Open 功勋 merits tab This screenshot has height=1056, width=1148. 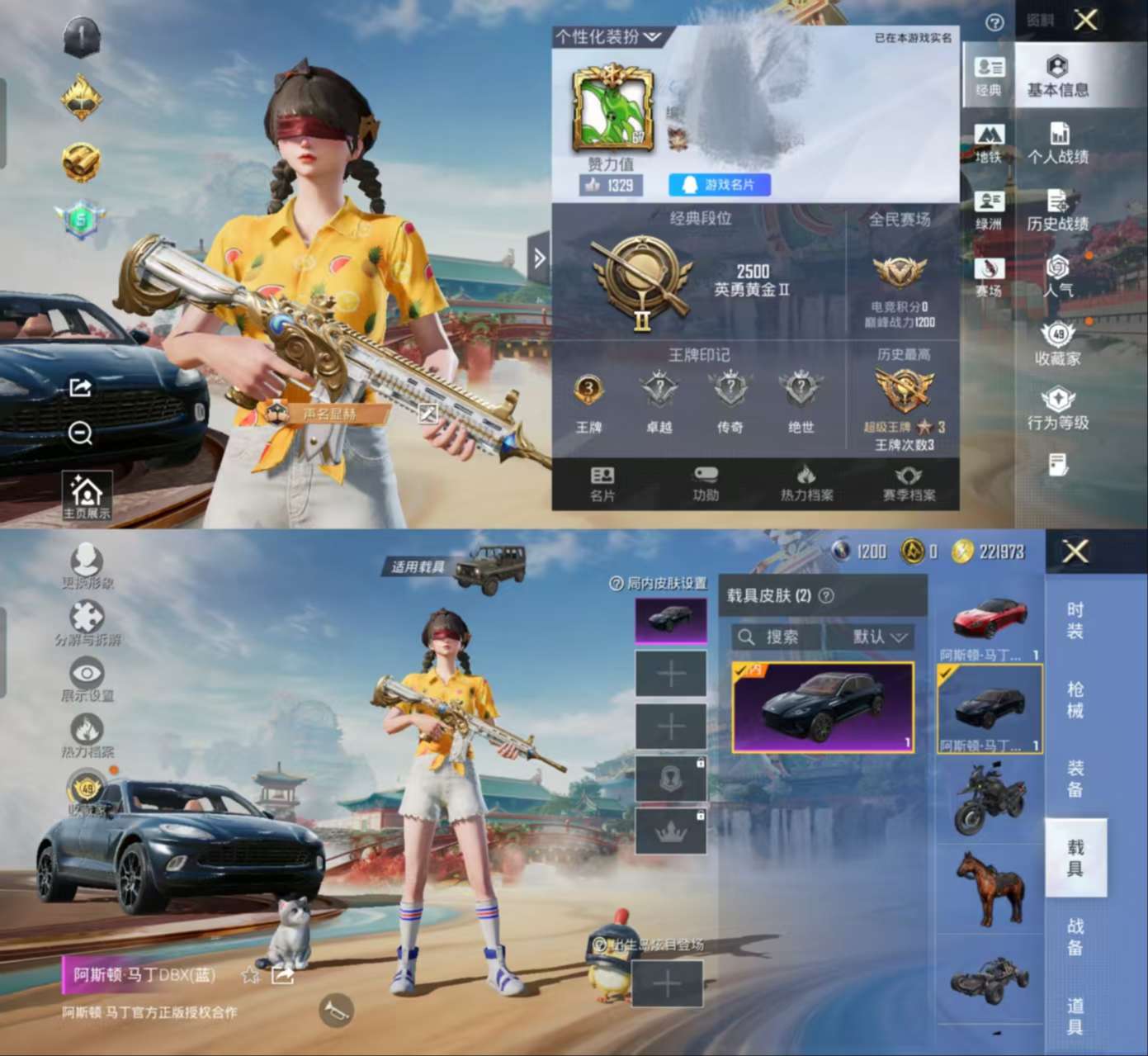[x=706, y=483]
